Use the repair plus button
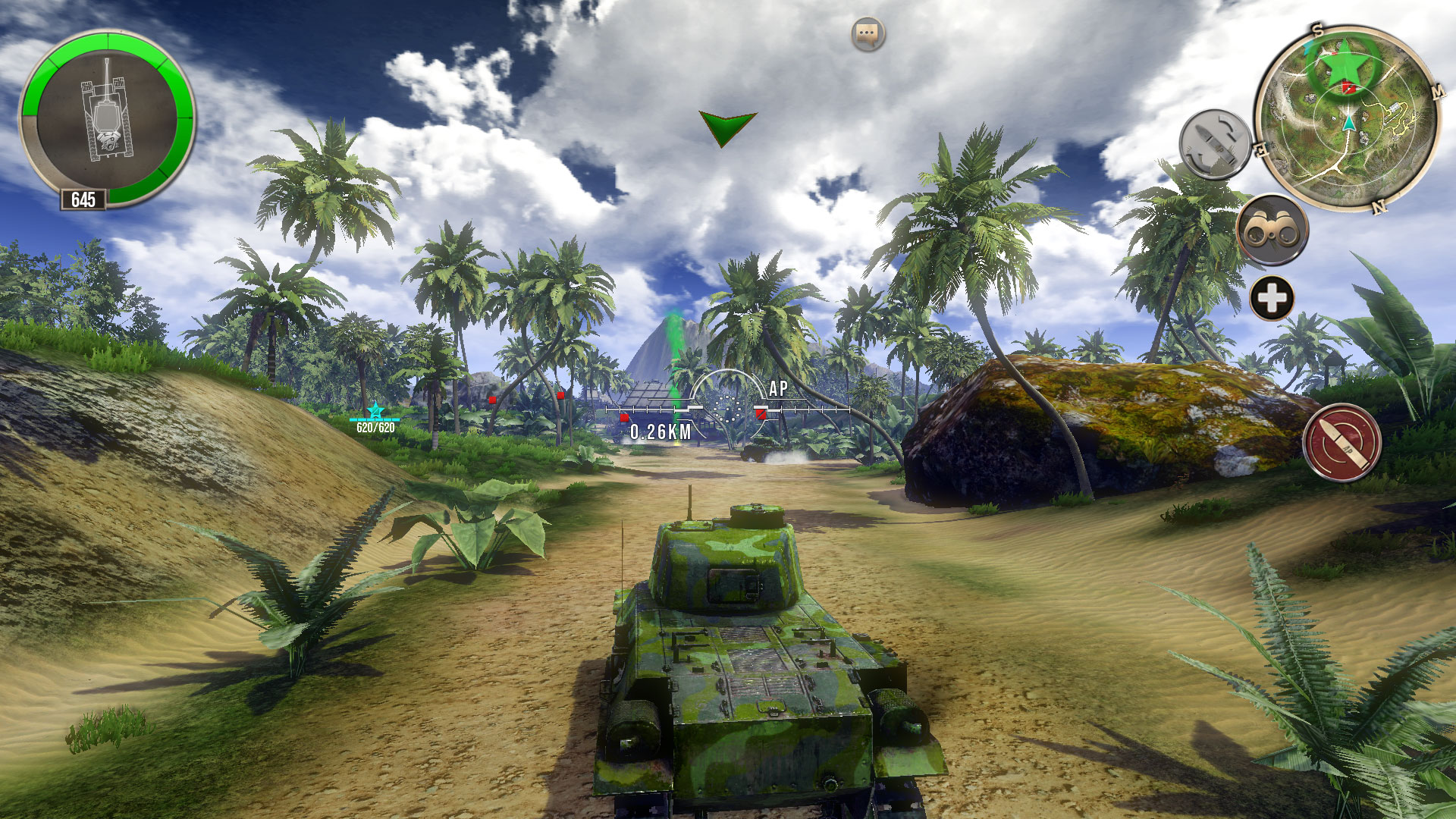This screenshot has width=1456, height=819. click(1272, 298)
